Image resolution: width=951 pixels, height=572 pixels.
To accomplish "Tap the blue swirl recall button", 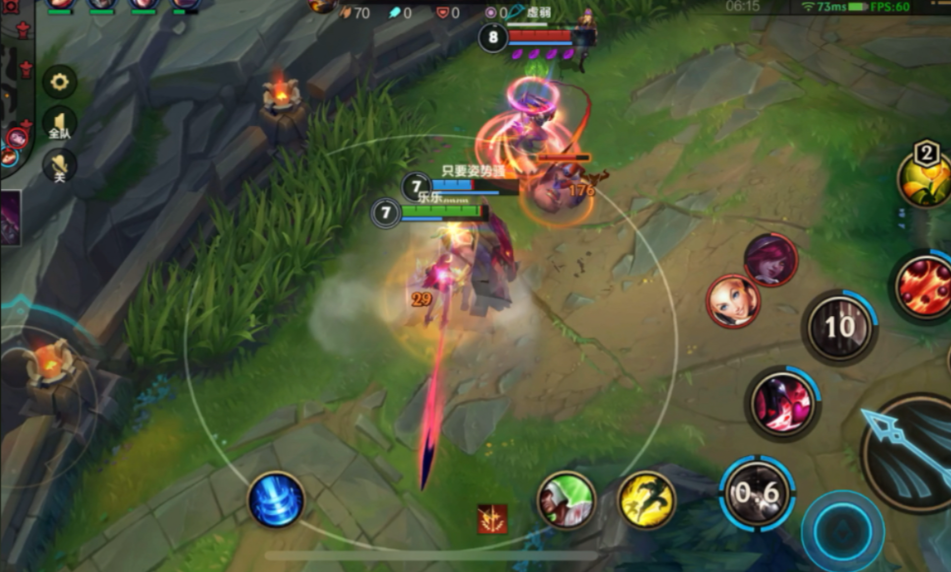I will click(276, 499).
